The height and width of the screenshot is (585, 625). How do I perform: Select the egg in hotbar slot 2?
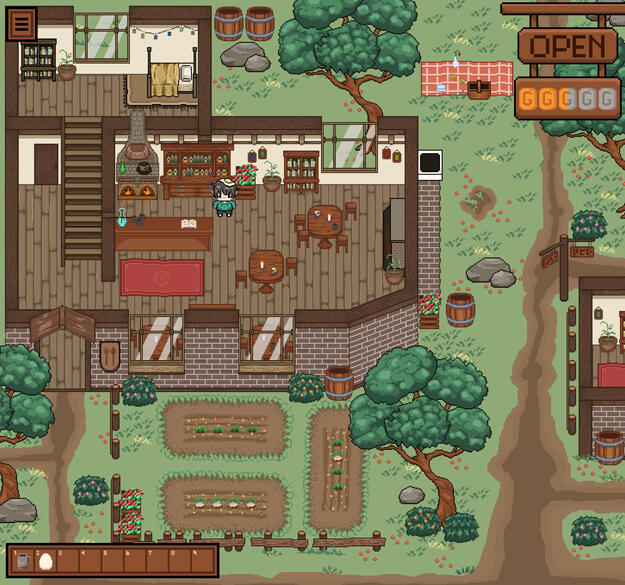pos(45,561)
